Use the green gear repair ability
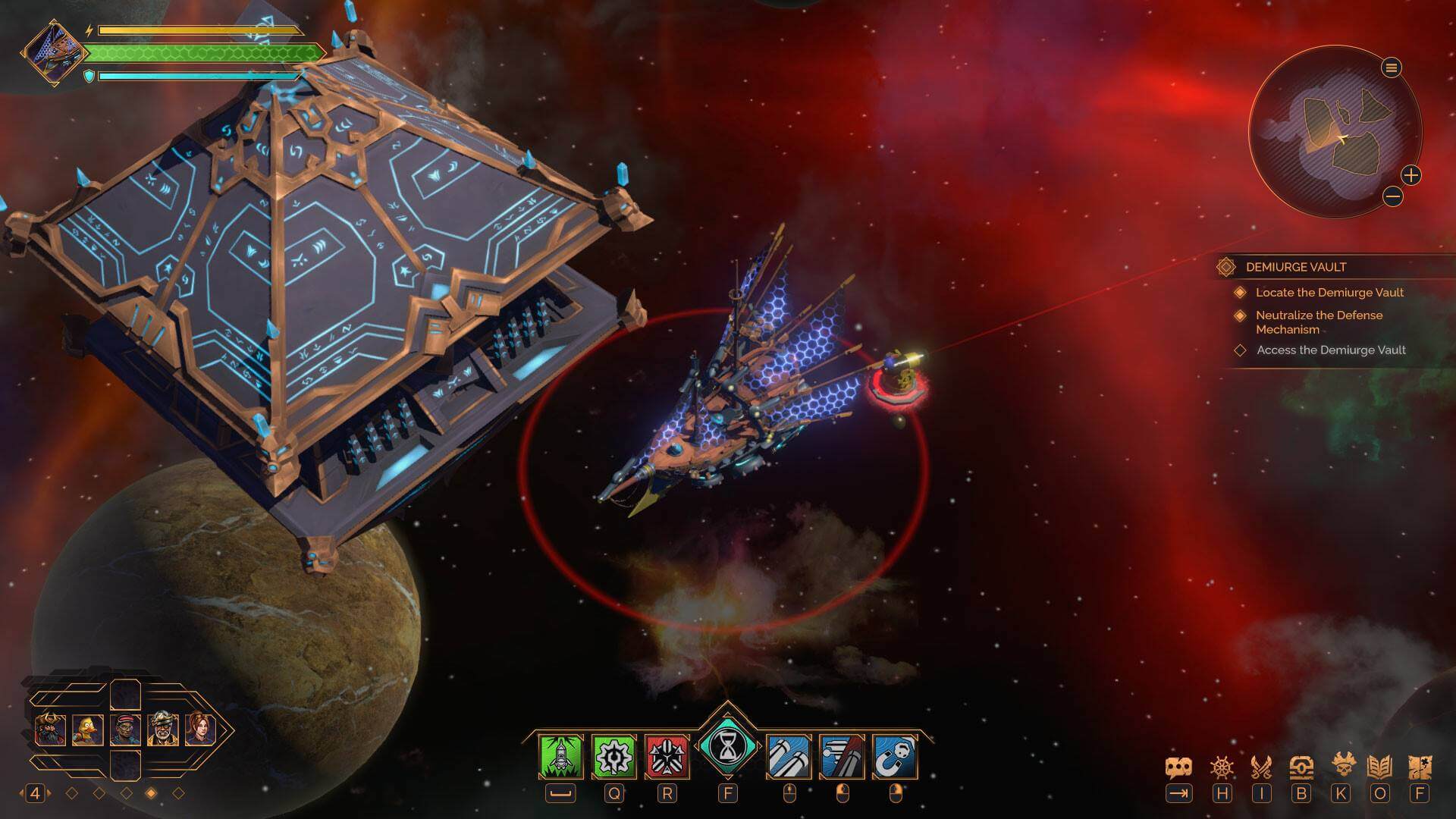This screenshot has height=819, width=1456. click(613, 756)
